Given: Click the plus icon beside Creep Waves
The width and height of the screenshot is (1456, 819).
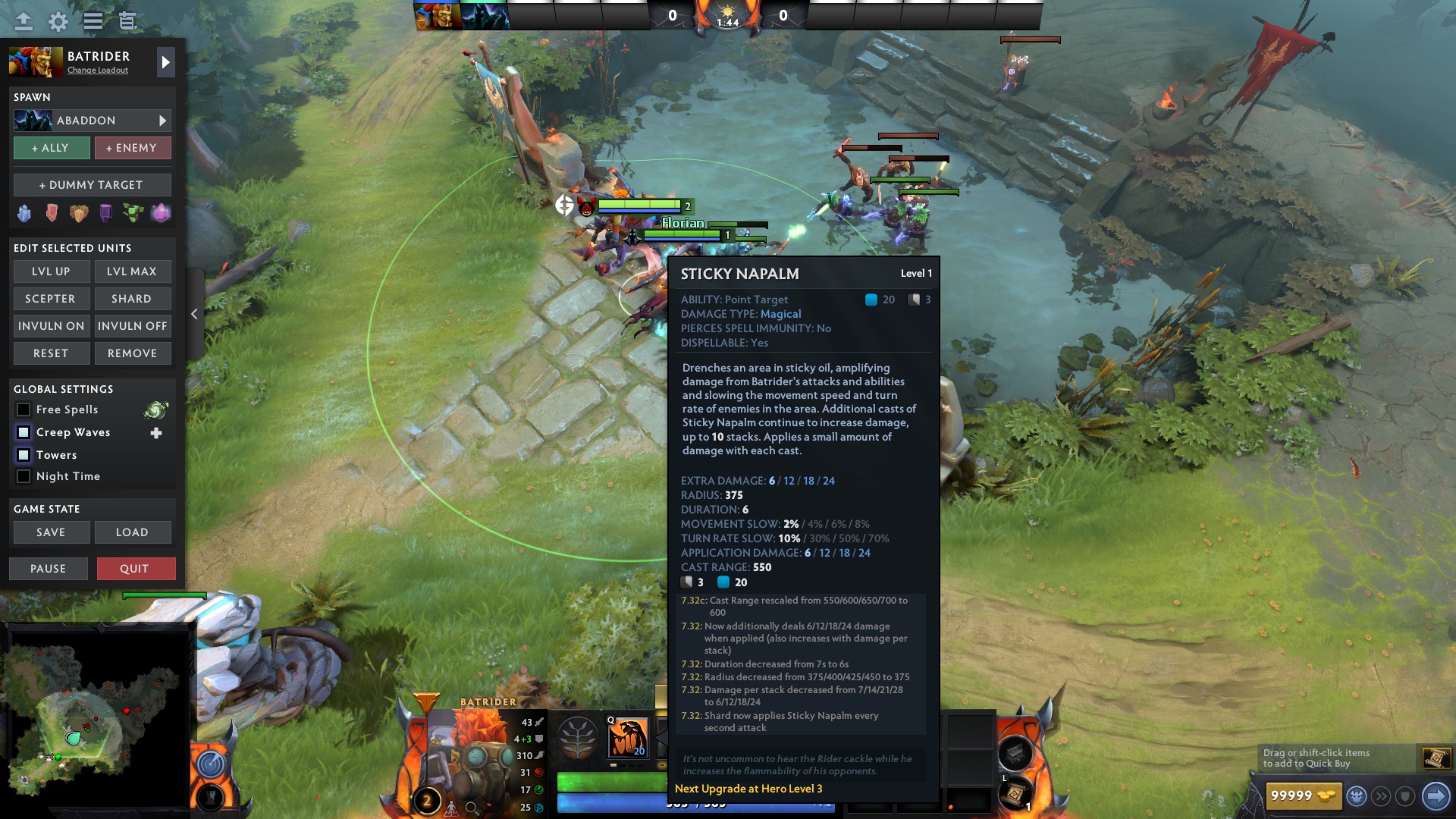Looking at the screenshot, I should (x=156, y=432).
